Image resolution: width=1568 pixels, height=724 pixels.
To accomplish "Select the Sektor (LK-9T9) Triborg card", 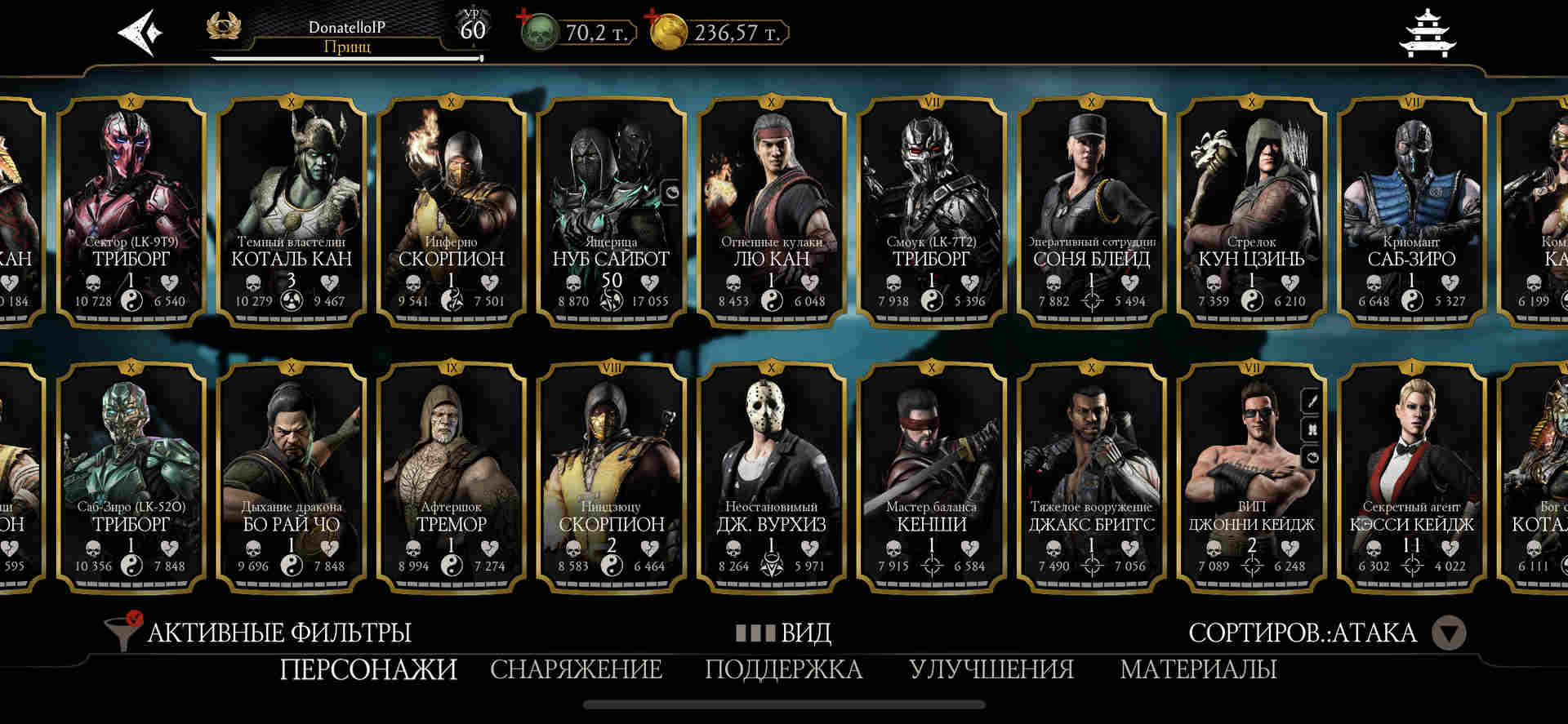I will [x=131, y=211].
